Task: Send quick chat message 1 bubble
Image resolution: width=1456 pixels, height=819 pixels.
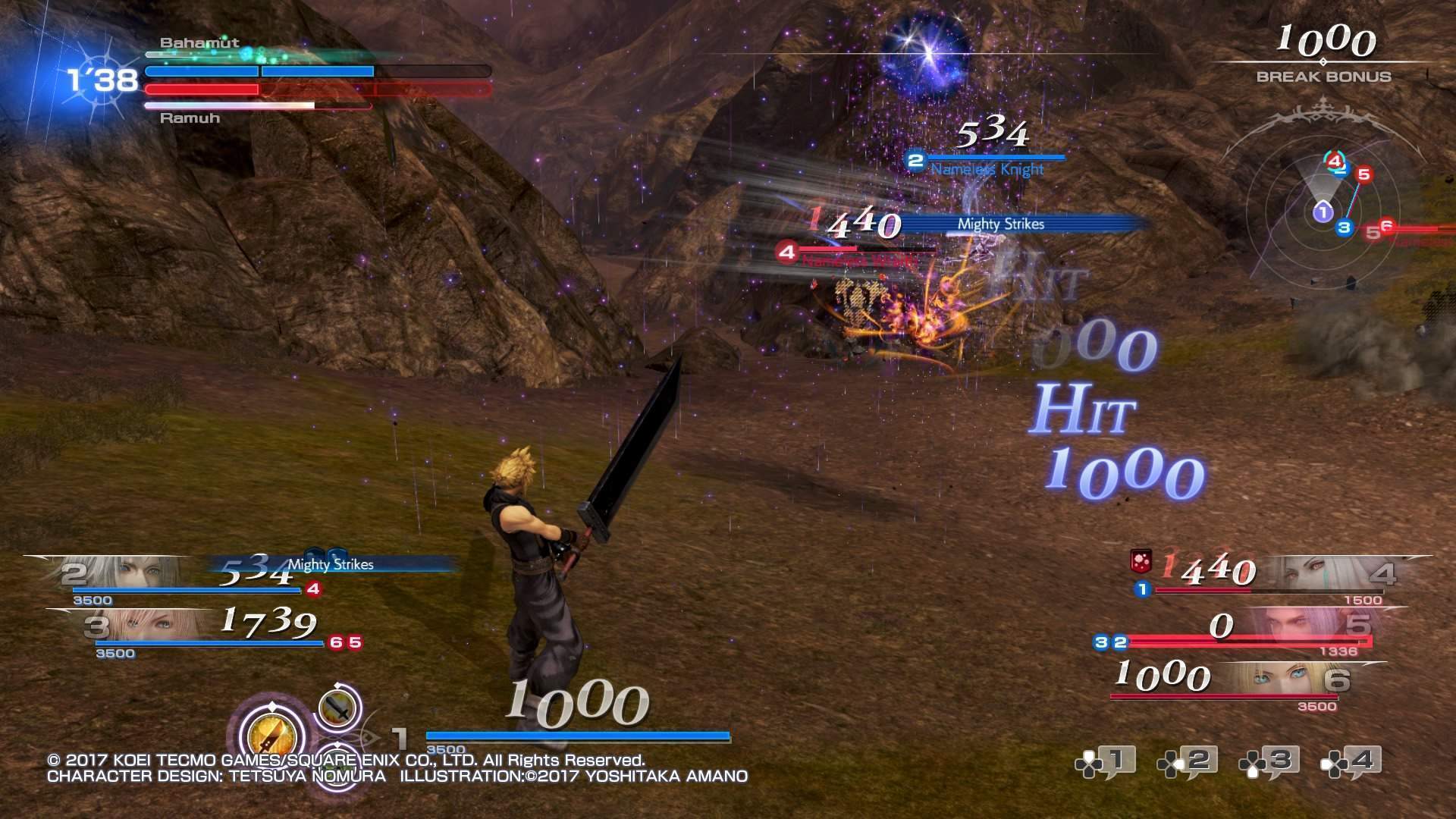Action: pyautogui.click(x=1106, y=762)
